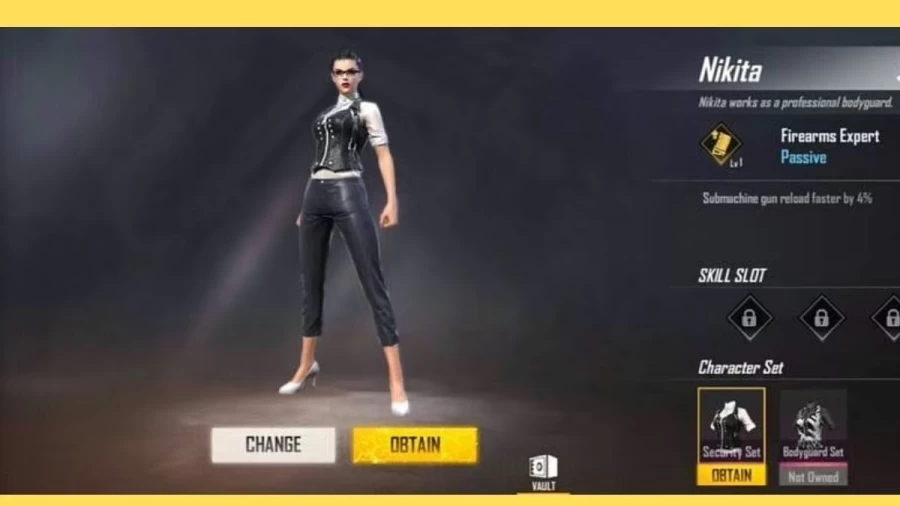Obtain the Security Set

[x=731, y=476]
